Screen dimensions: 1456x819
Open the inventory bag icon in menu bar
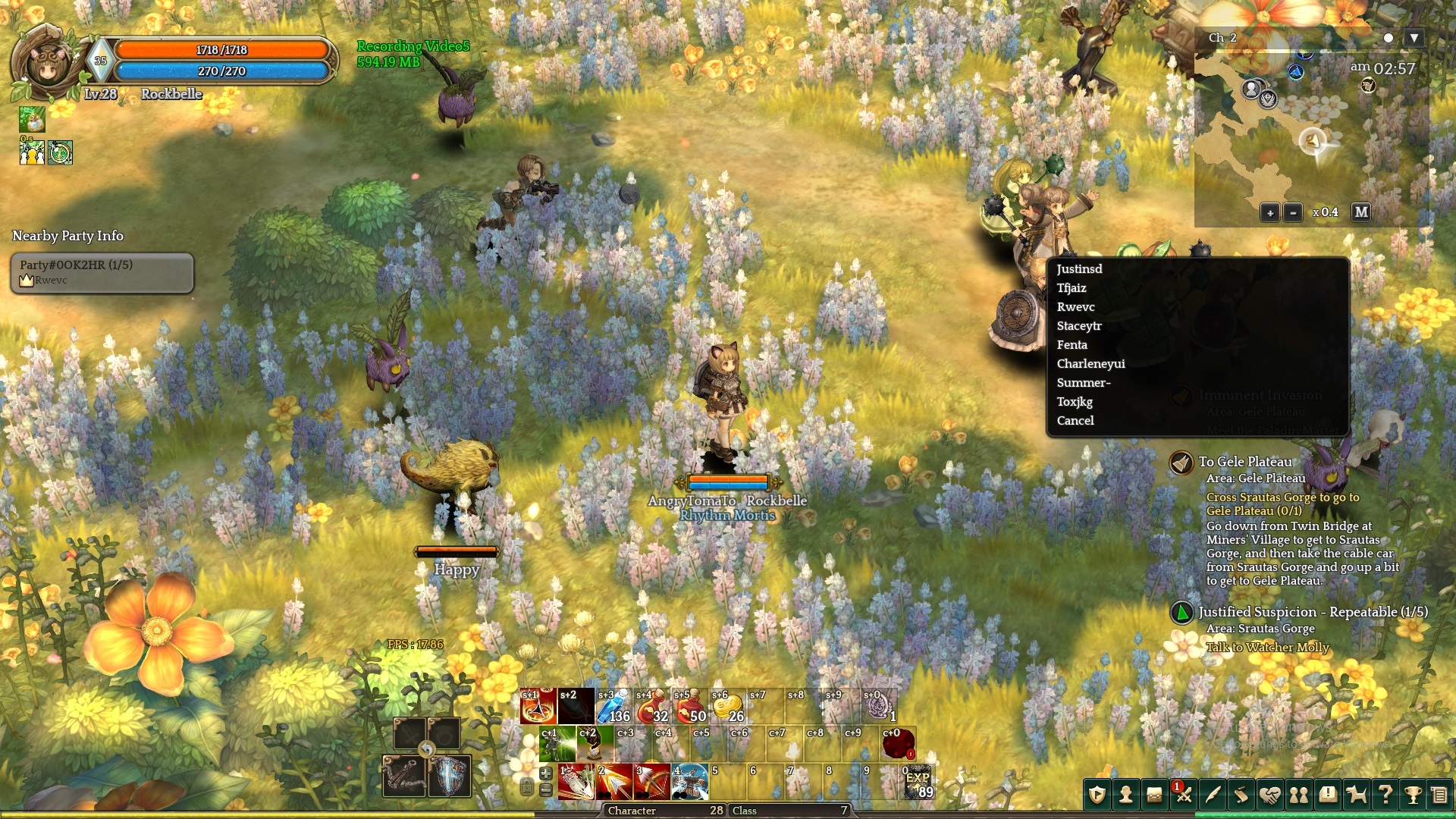(1154, 795)
